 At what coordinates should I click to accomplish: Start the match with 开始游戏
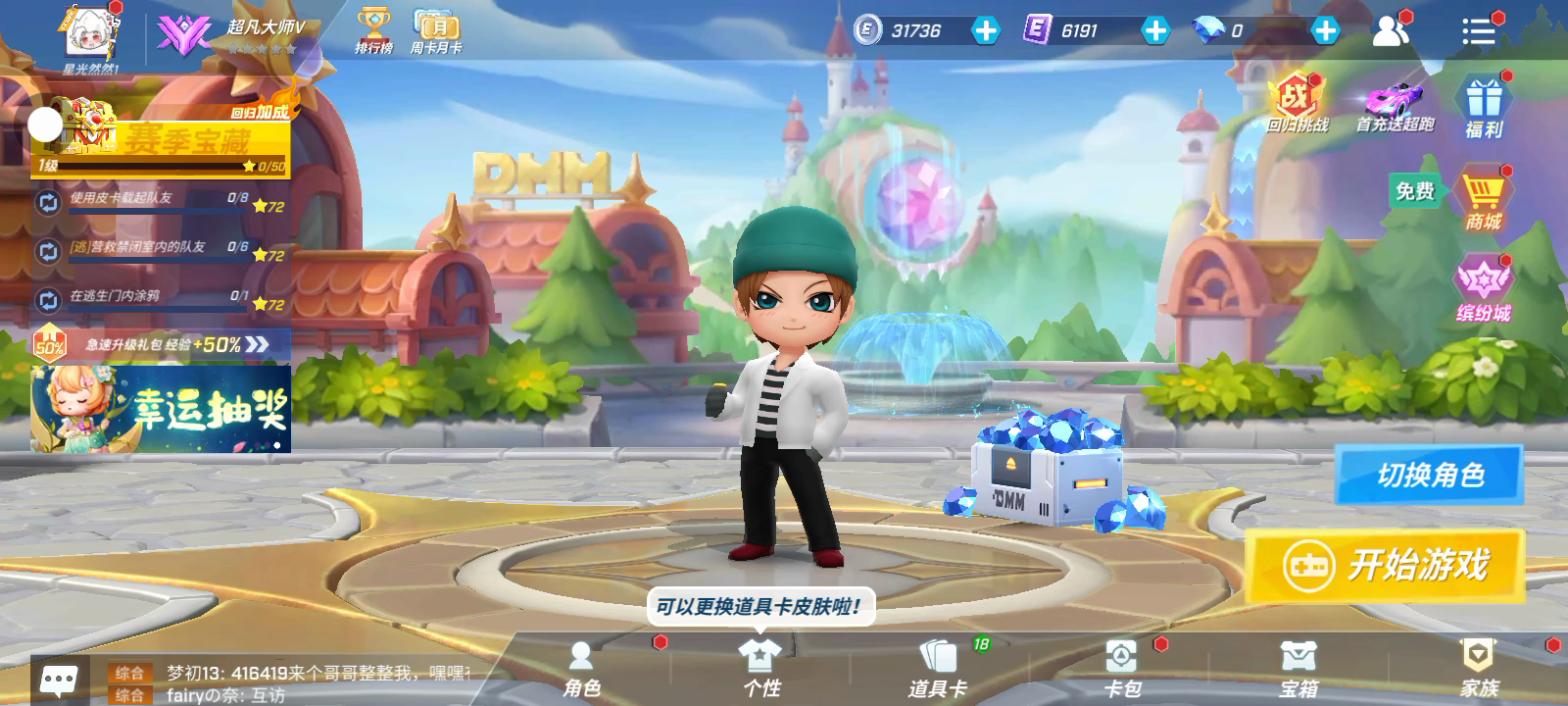pyautogui.click(x=1386, y=566)
